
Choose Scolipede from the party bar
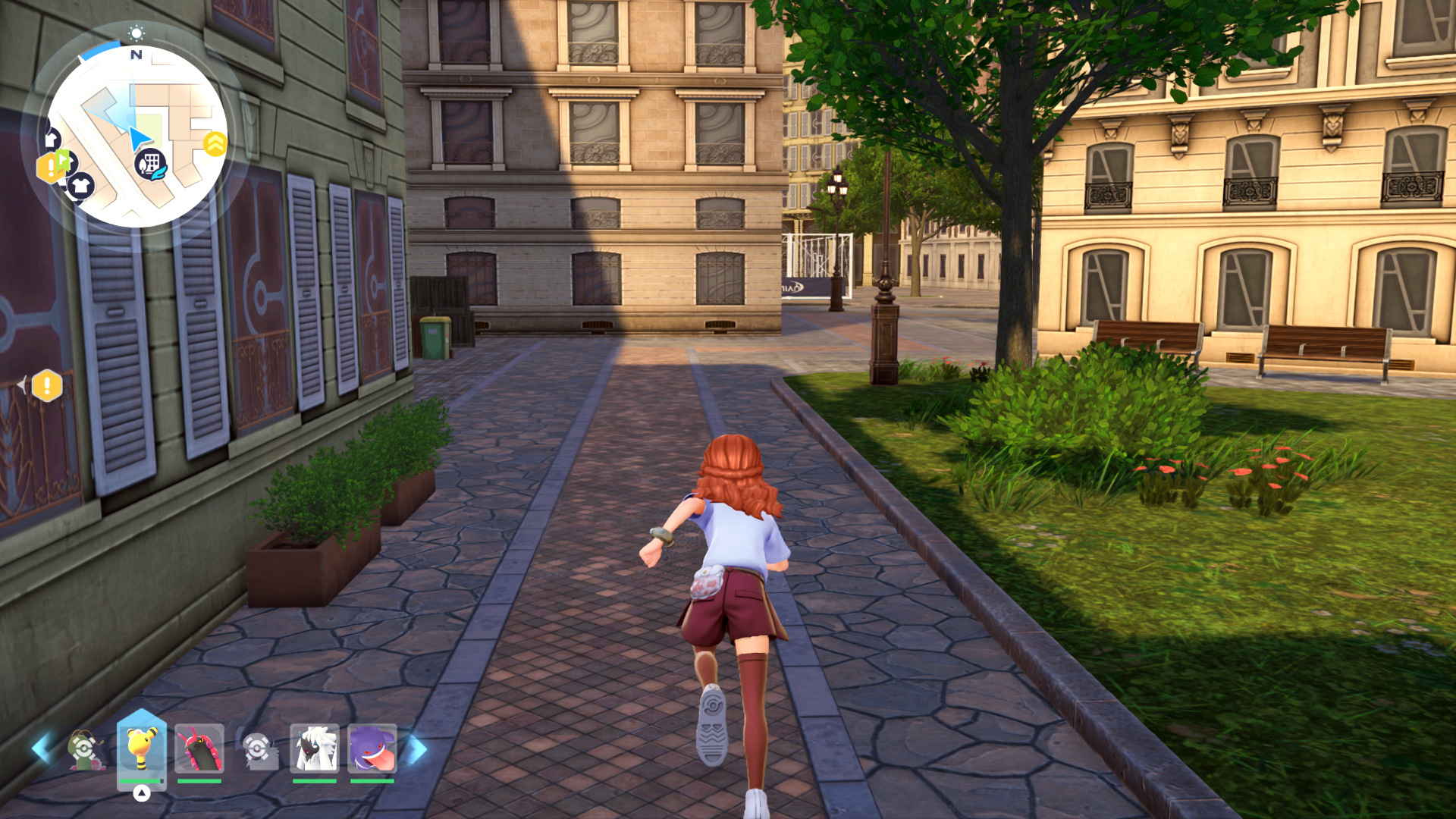199,748
